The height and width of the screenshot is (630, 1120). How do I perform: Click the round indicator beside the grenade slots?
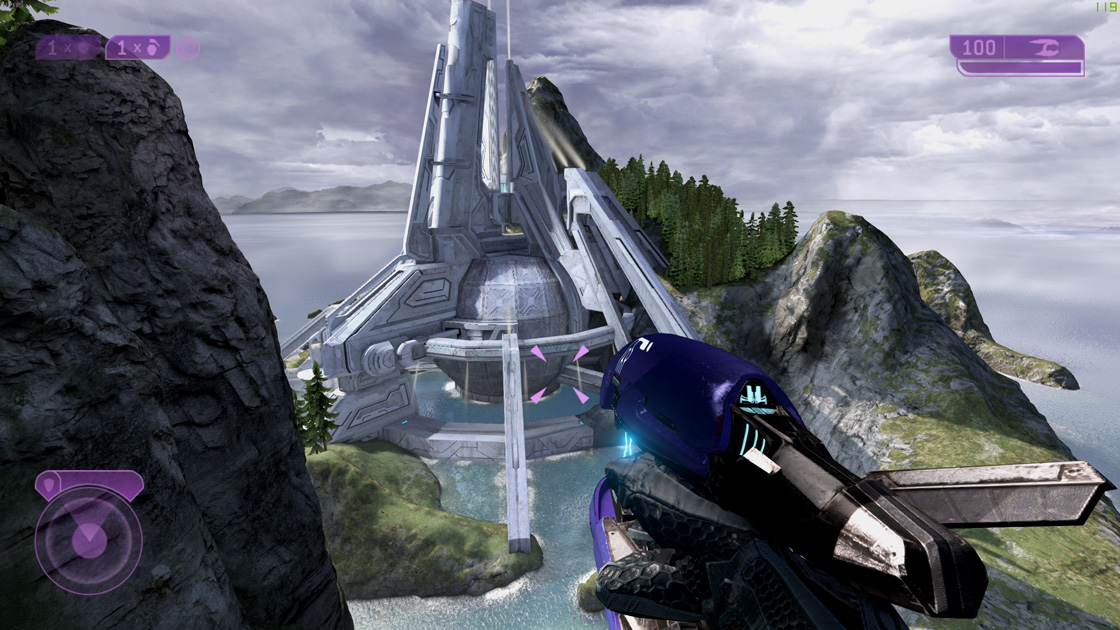[188, 48]
